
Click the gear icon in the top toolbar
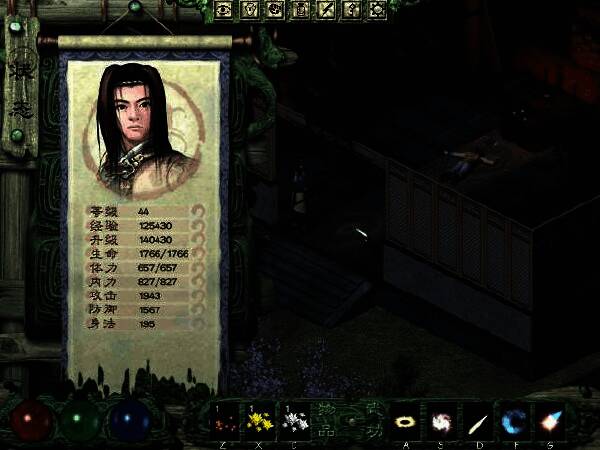click(x=377, y=10)
